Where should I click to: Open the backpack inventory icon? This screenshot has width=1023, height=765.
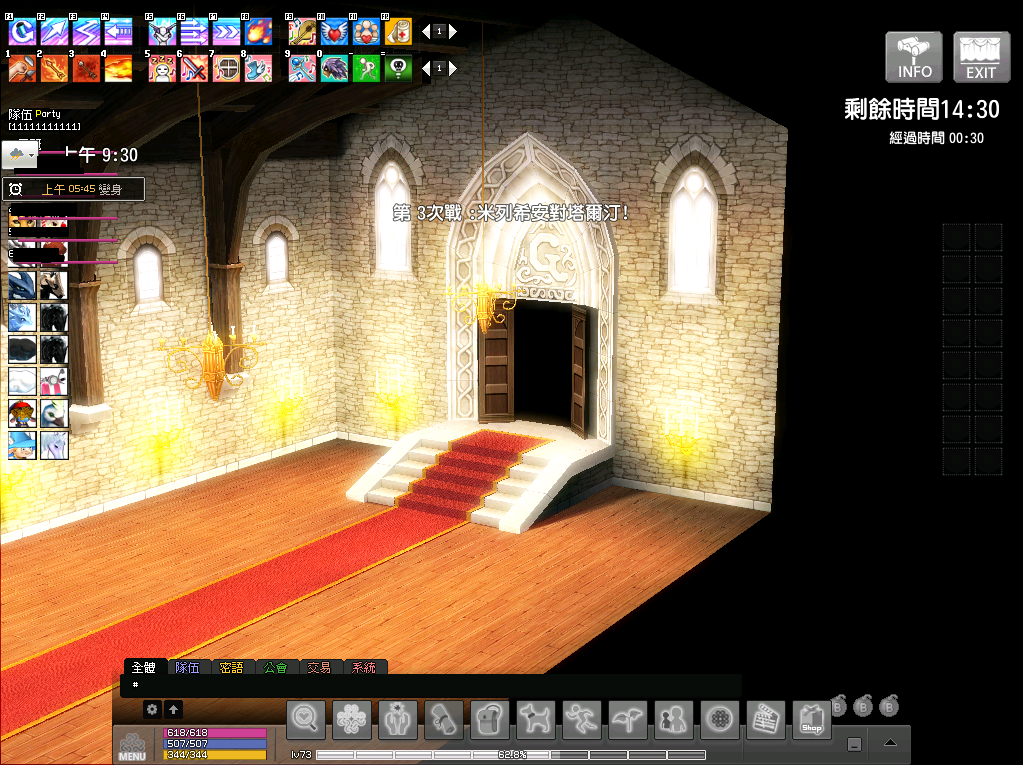point(490,719)
